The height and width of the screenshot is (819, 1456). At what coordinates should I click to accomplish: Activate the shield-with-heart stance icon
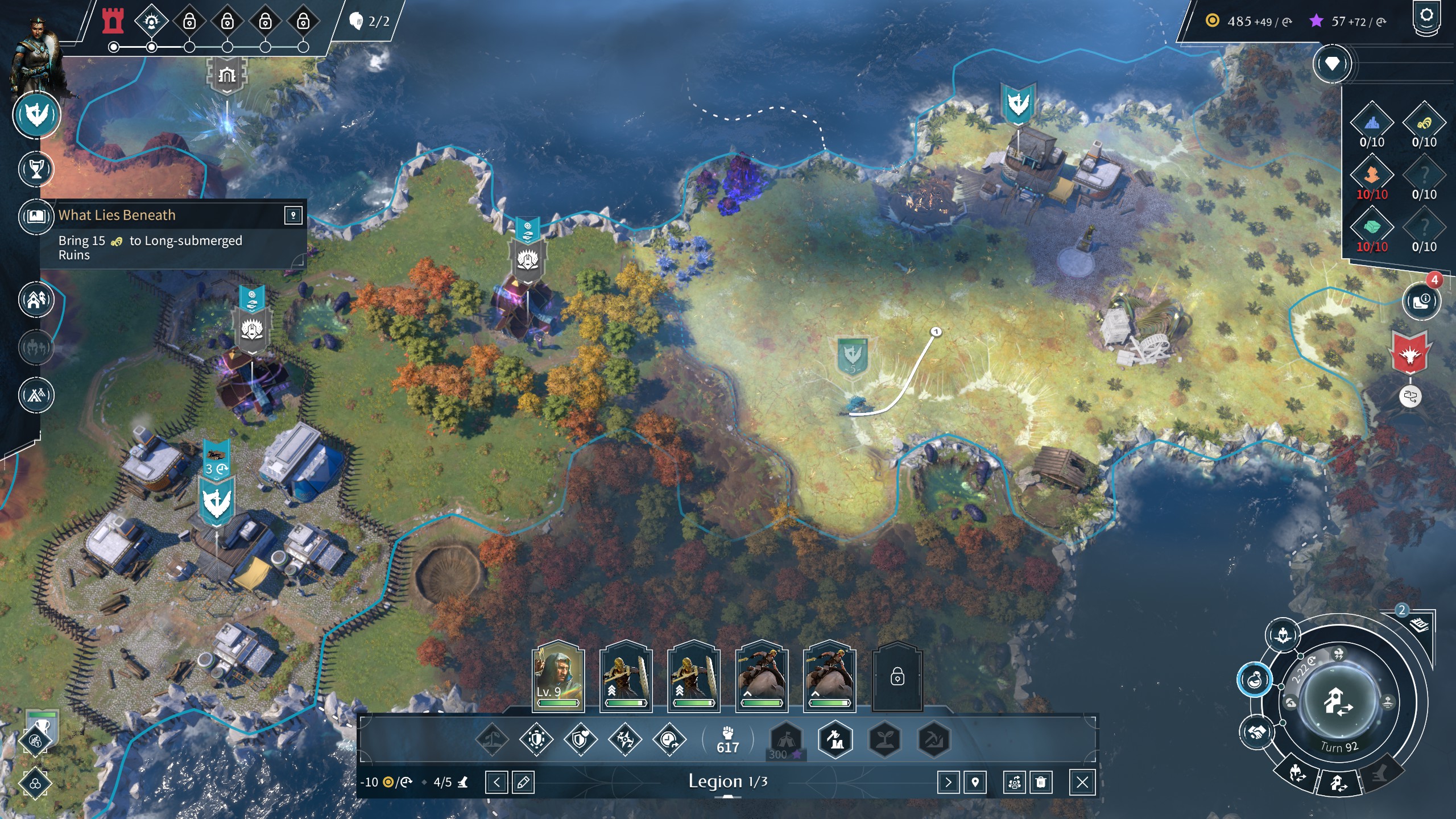click(x=580, y=739)
